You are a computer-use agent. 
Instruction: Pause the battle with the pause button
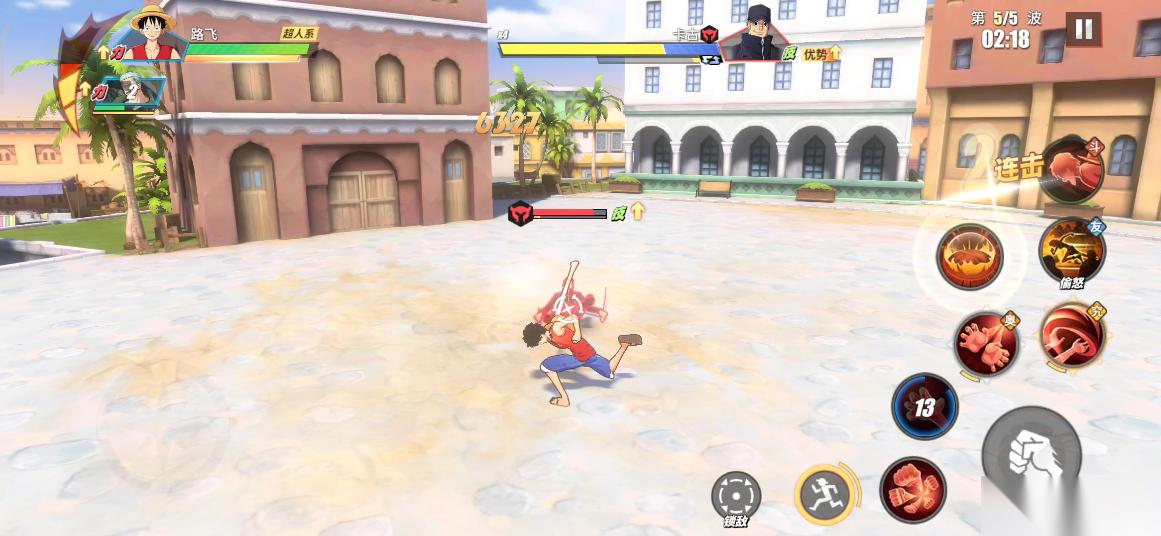(x=1083, y=30)
